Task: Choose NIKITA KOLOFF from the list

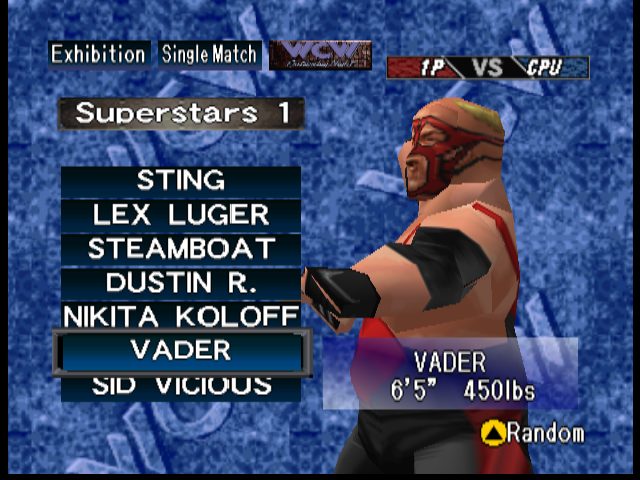Action: tap(180, 317)
